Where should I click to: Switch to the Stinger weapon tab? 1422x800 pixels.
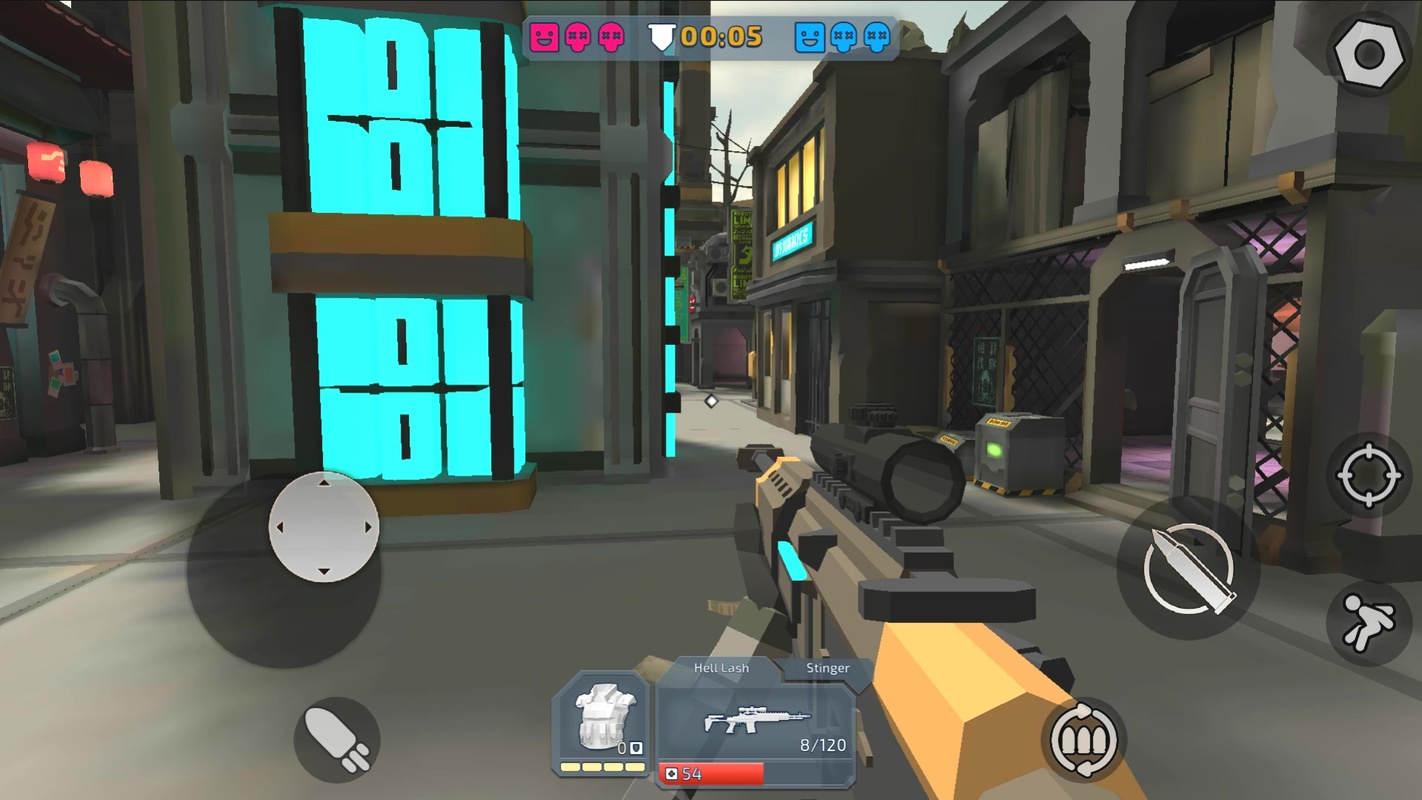[x=827, y=668]
